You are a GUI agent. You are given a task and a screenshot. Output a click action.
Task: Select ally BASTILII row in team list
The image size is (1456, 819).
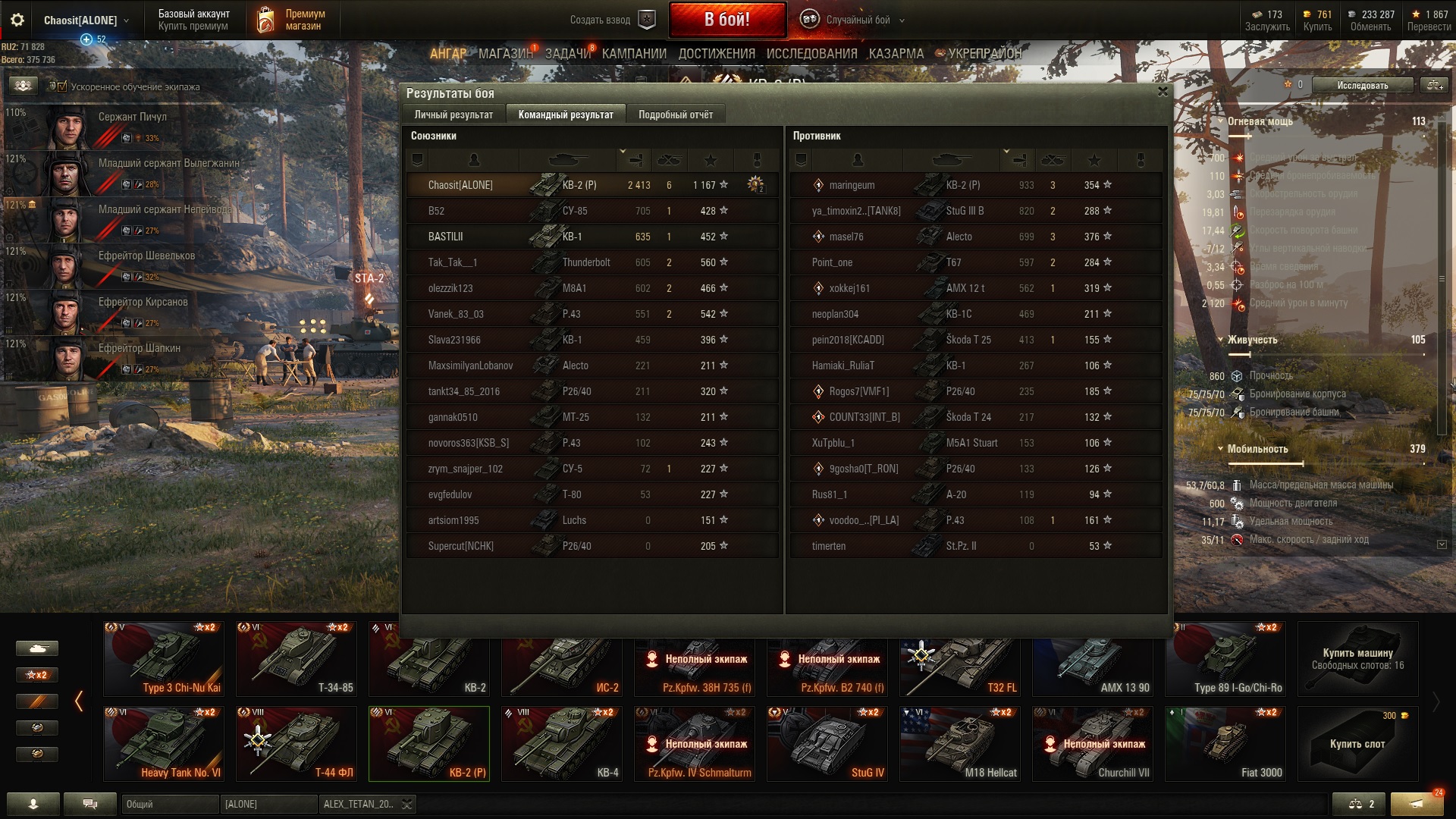pos(591,237)
